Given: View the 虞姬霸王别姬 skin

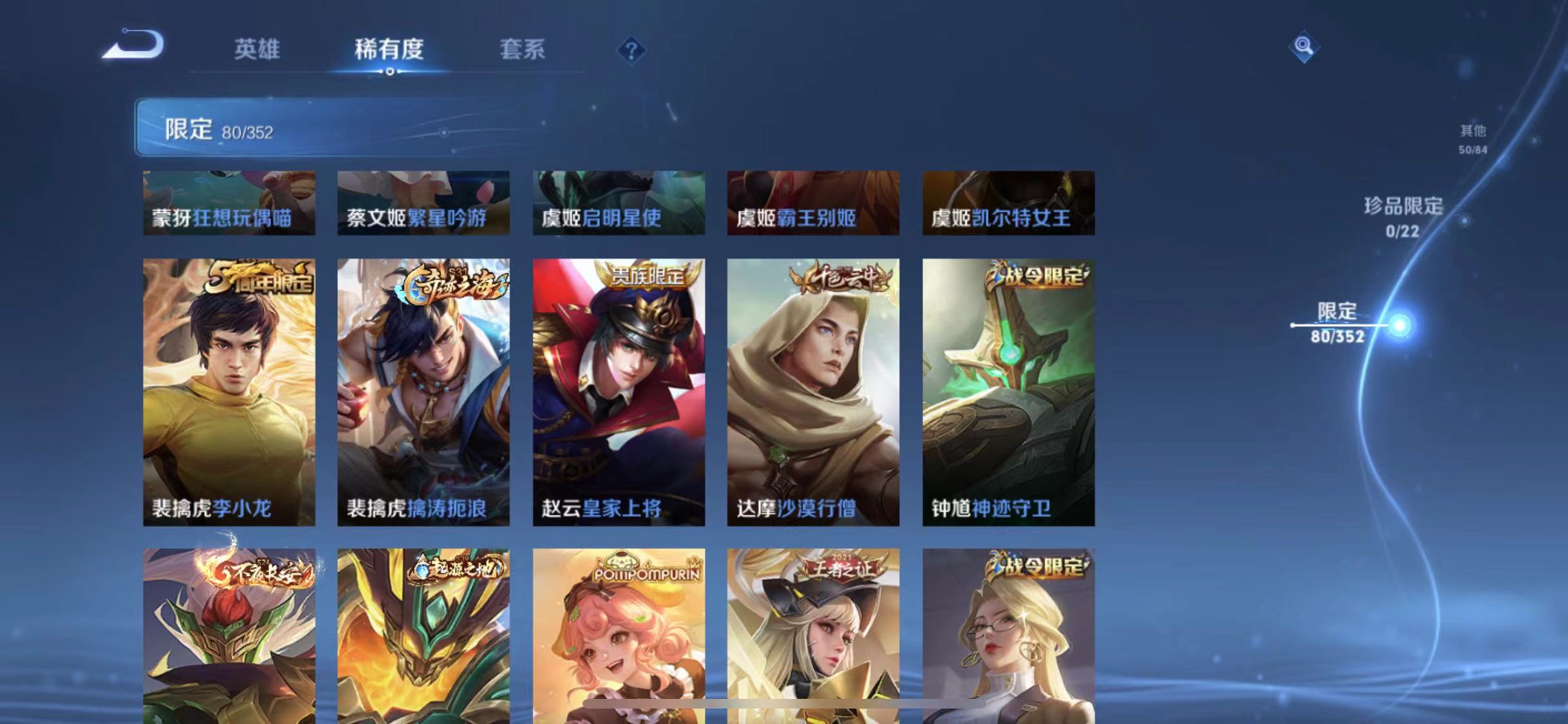Looking at the screenshot, I should tap(813, 203).
